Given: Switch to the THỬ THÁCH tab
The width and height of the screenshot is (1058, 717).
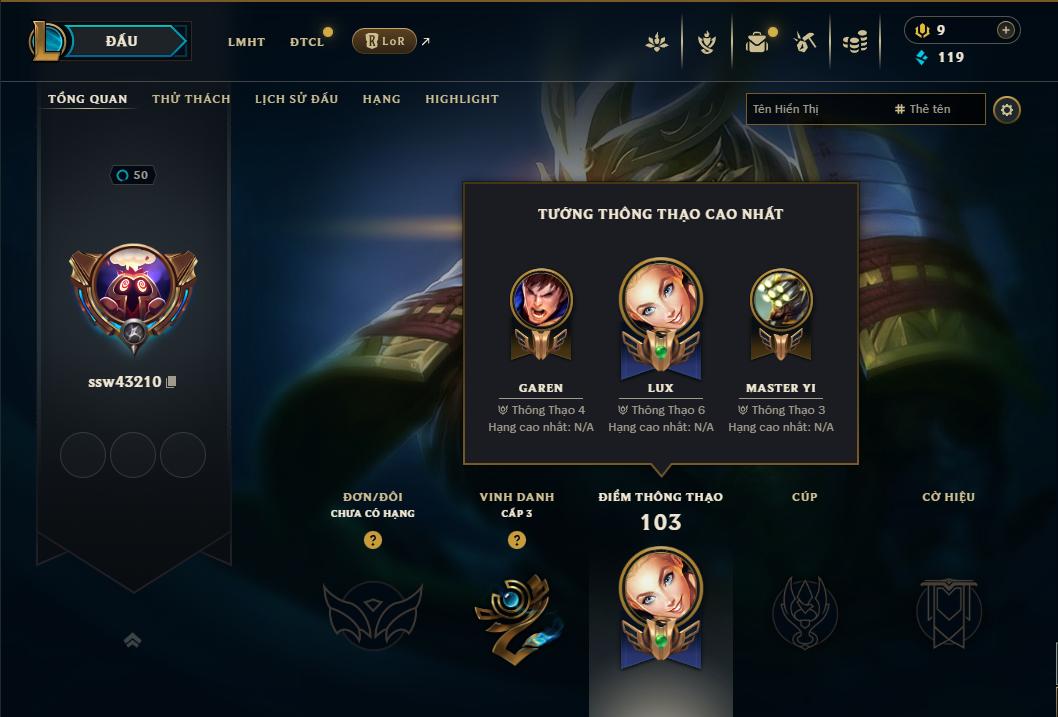Looking at the screenshot, I should click(x=191, y=99).
